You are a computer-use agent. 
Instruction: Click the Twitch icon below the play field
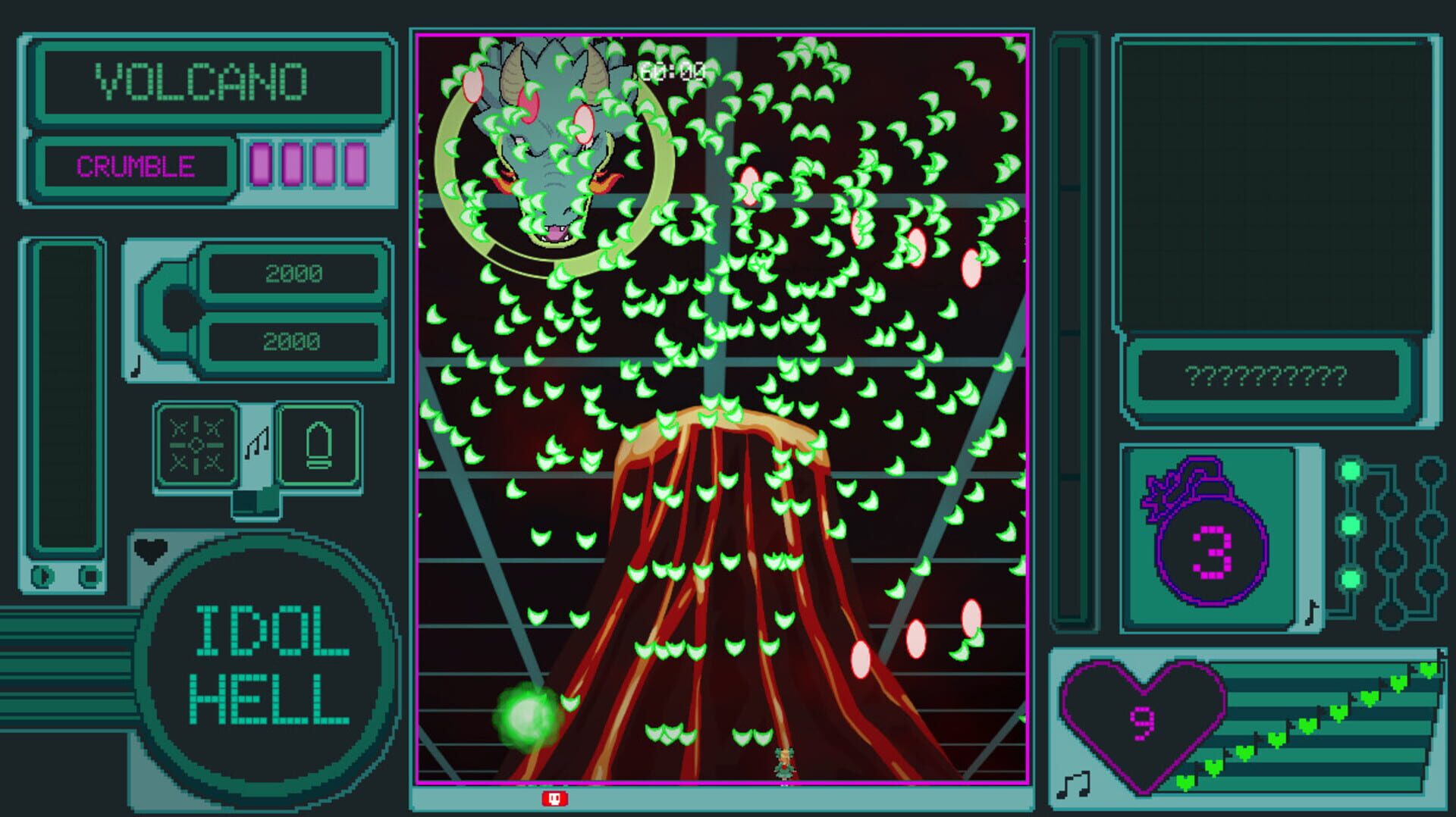tap(555, 799)
